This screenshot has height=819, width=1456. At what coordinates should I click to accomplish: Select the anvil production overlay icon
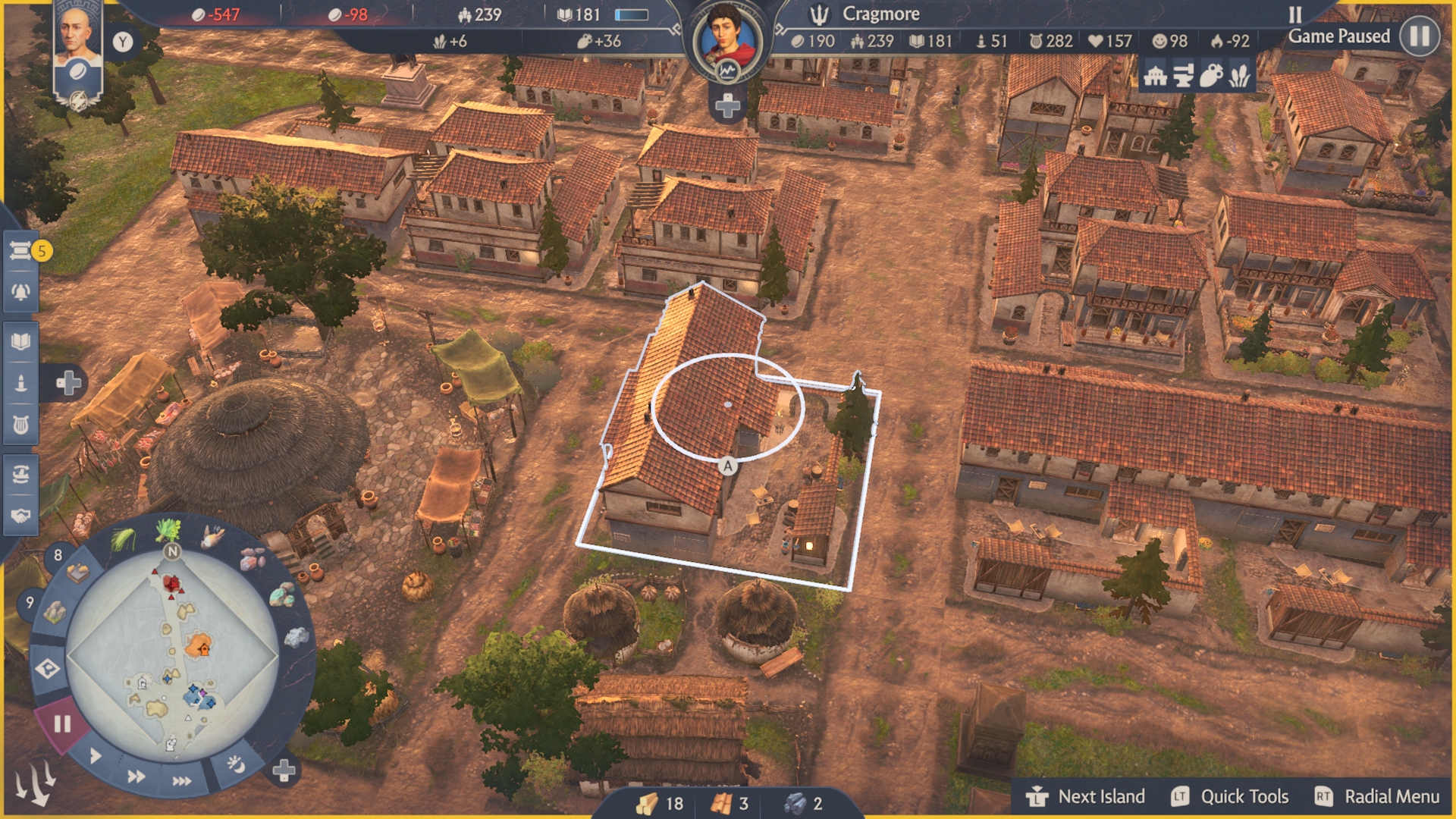coord(1183,75)
